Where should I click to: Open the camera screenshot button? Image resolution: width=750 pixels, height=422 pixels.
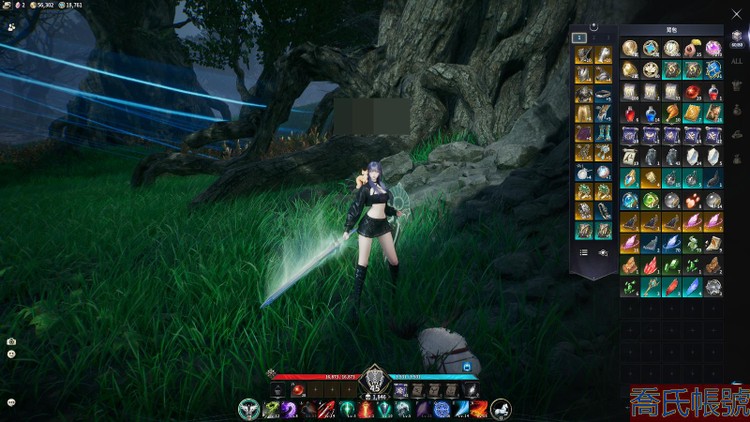pos(11,341)
